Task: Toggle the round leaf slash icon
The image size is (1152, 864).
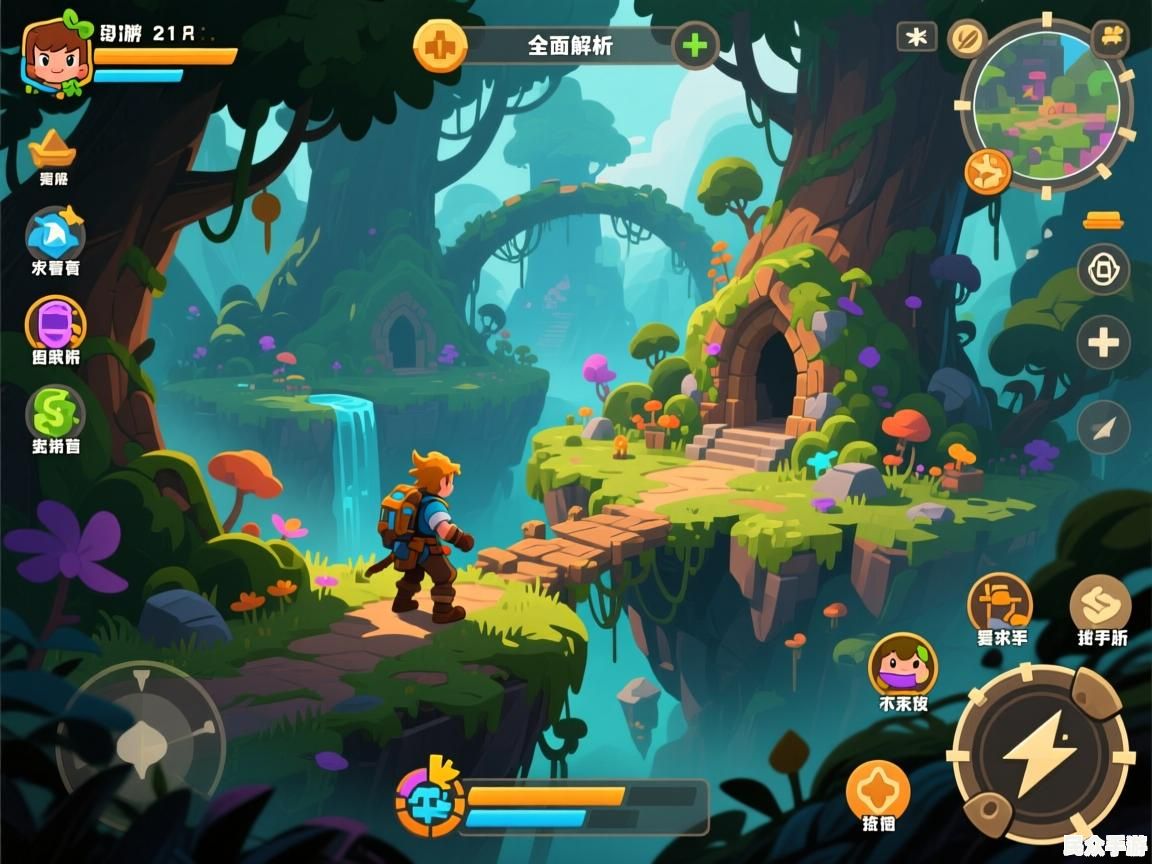Action: pyautogui.click(x=967, y=38)
